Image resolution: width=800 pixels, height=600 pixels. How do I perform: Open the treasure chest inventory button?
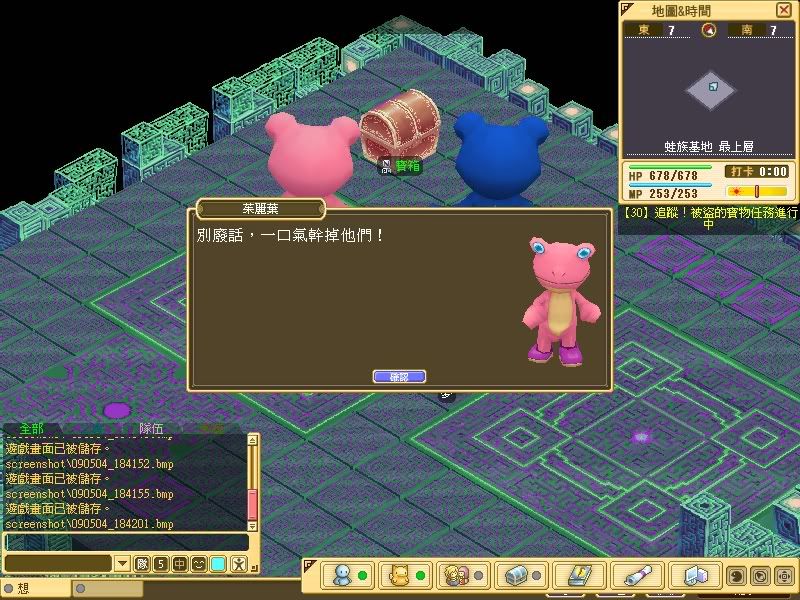[x=517, y=576]
